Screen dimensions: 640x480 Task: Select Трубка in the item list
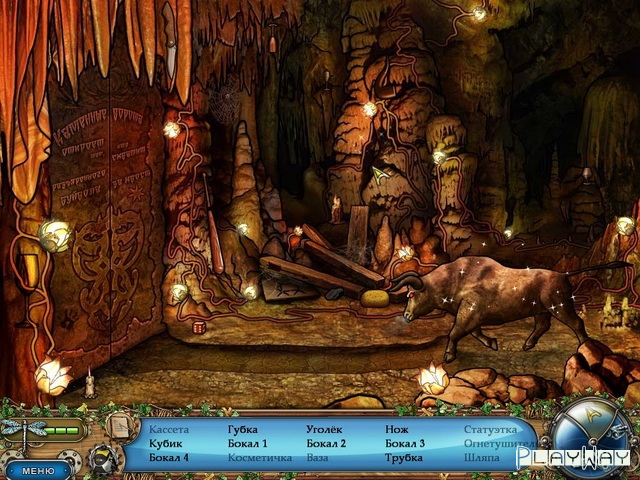pyautogui.click(x=404, y=458)
